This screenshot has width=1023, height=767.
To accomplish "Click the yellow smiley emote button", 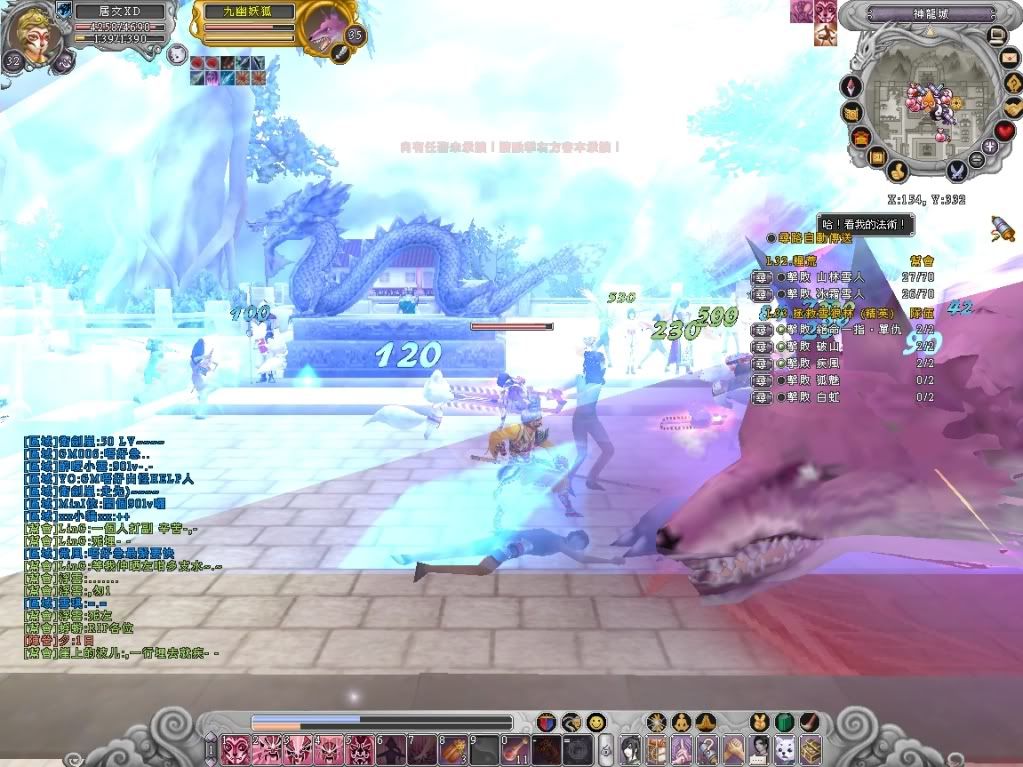I will pyautogui.click(x=596, y=721).
